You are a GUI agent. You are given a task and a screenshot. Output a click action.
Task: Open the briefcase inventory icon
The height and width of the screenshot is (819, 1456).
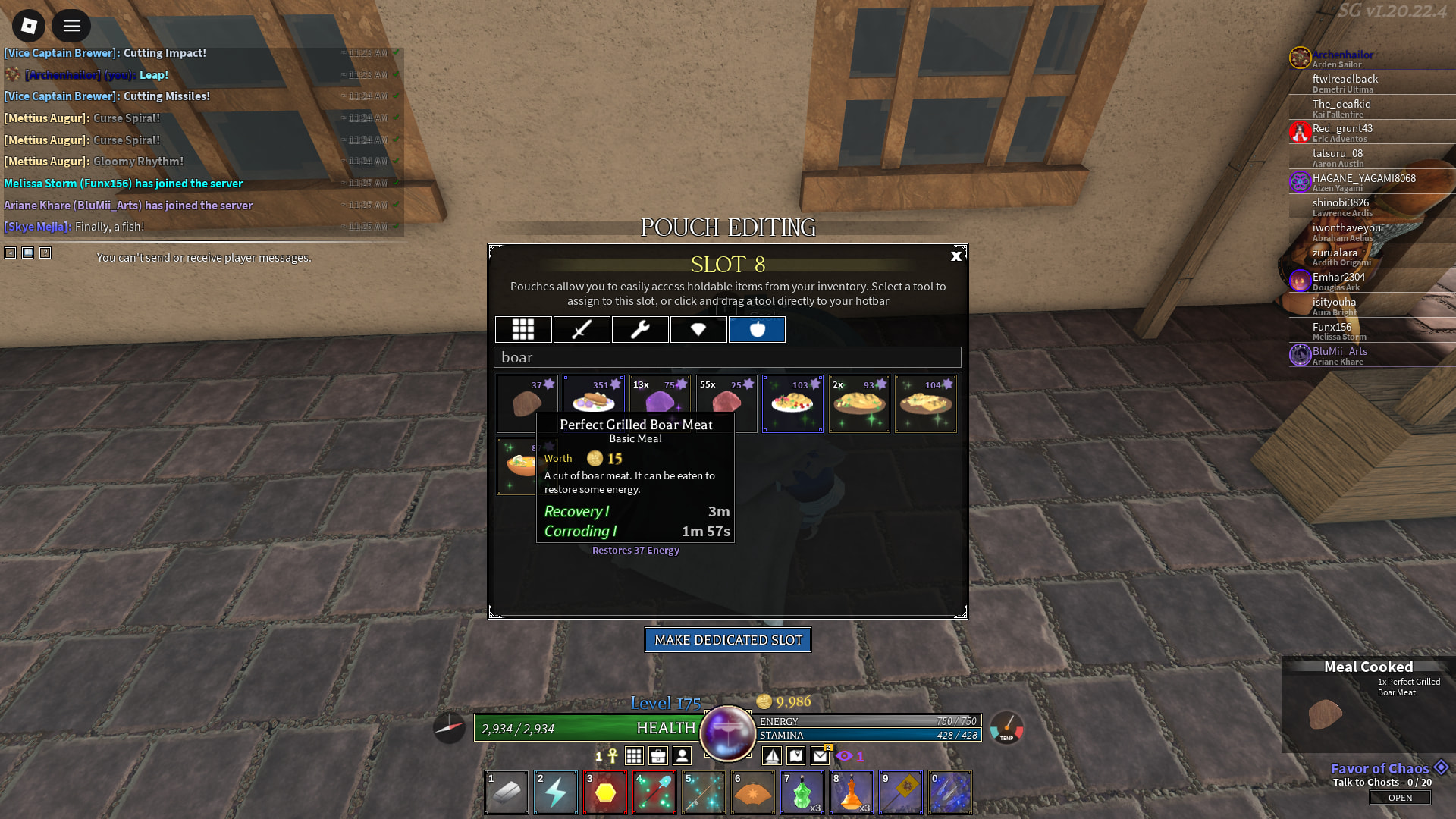[x=658, y=755]
